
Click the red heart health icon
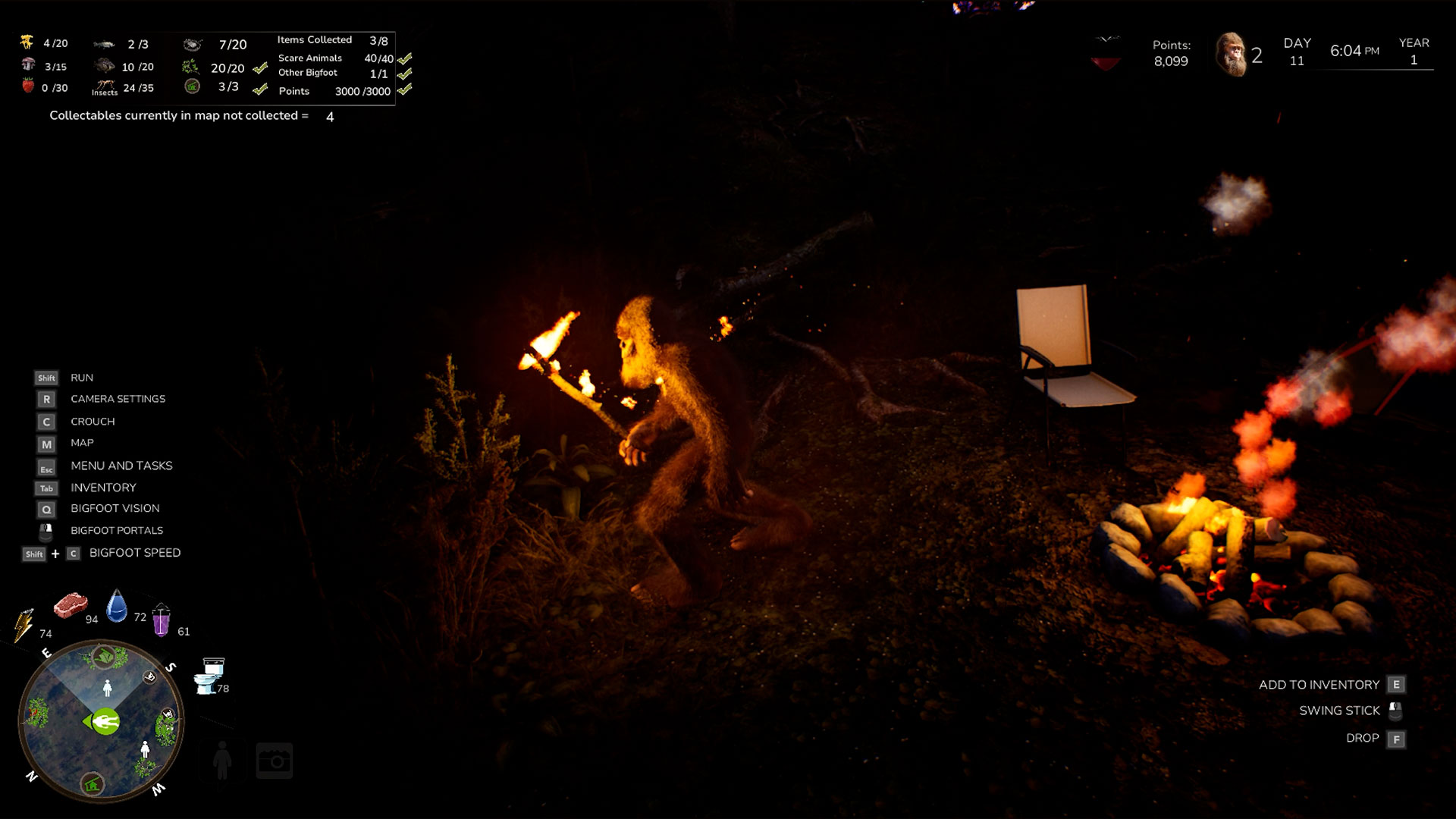pyautogui.click(x=1106, y=53)
